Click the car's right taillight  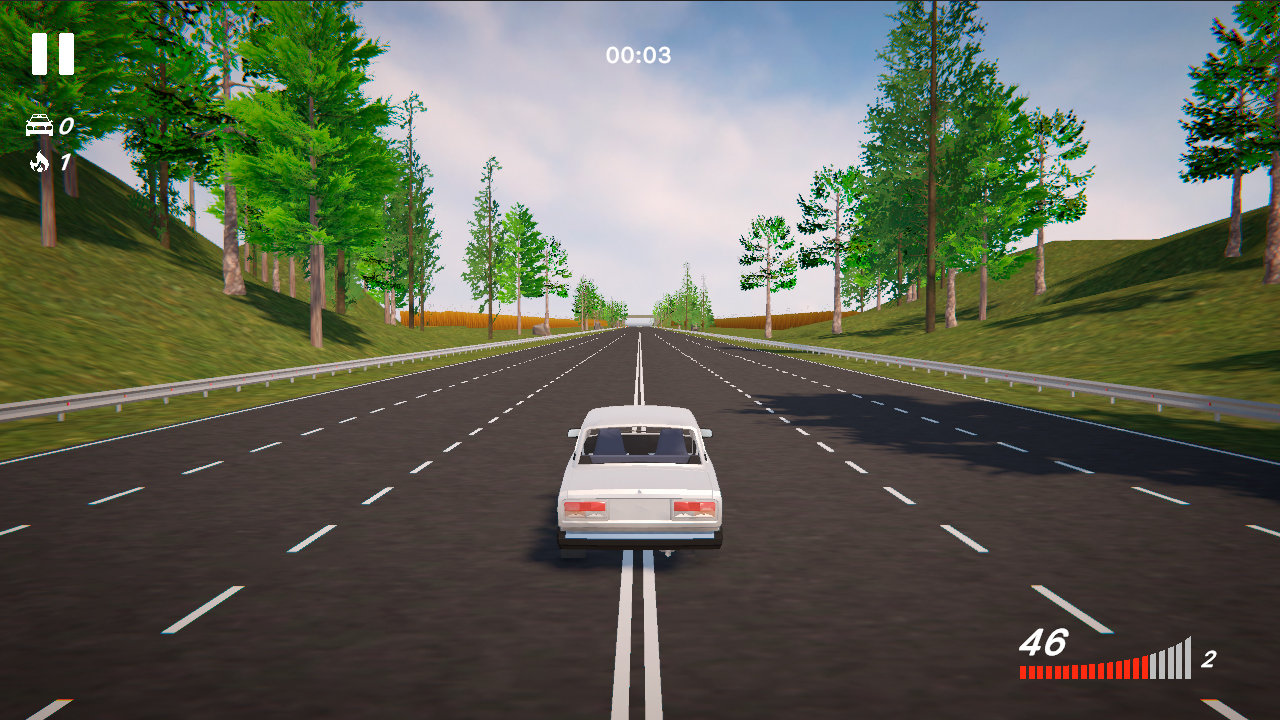click(x=695, y=509)
